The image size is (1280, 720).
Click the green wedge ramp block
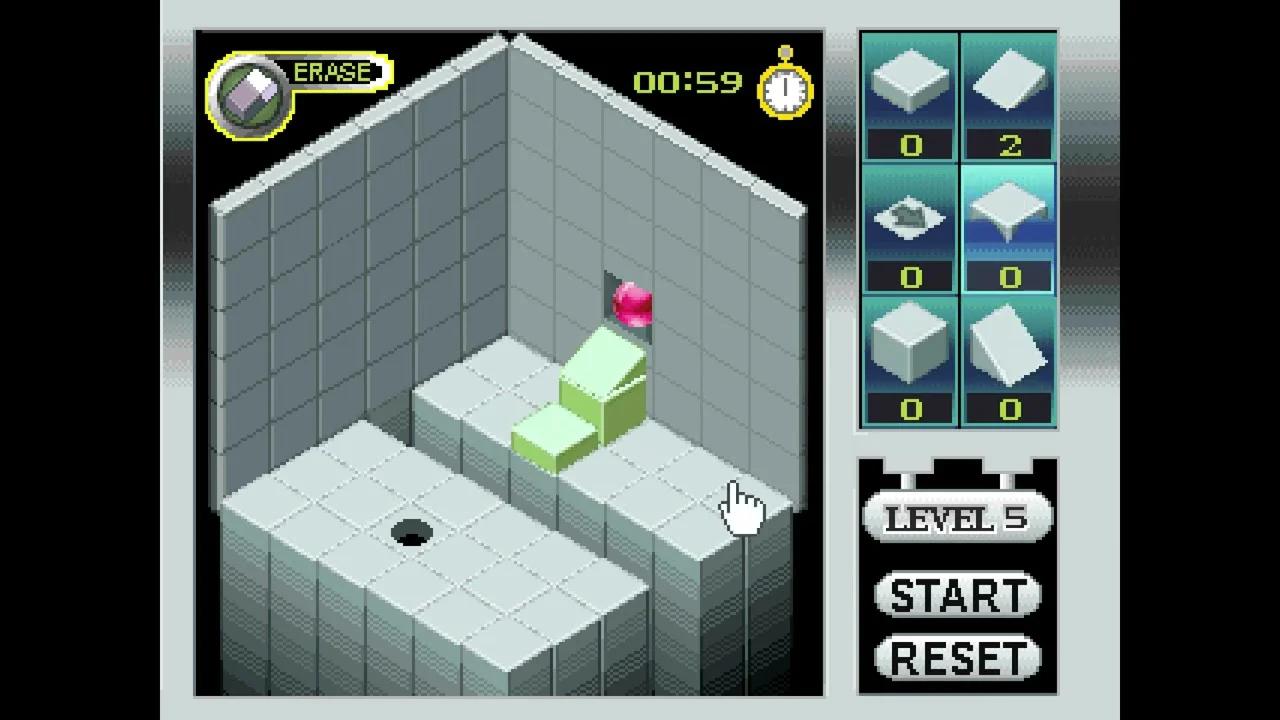(x=598, y=380)
